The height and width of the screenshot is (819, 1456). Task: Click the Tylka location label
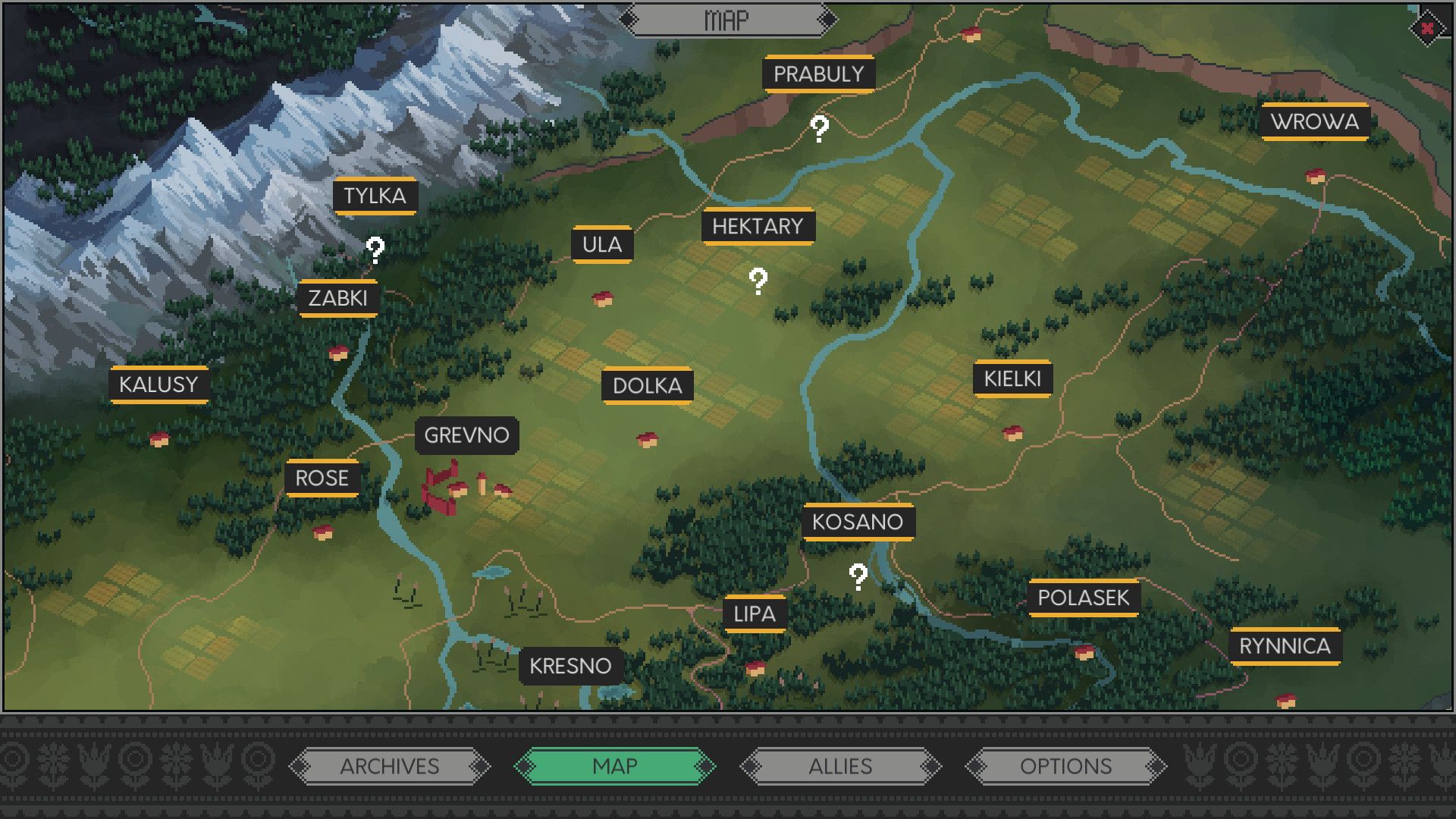click(x=375, y=196)
